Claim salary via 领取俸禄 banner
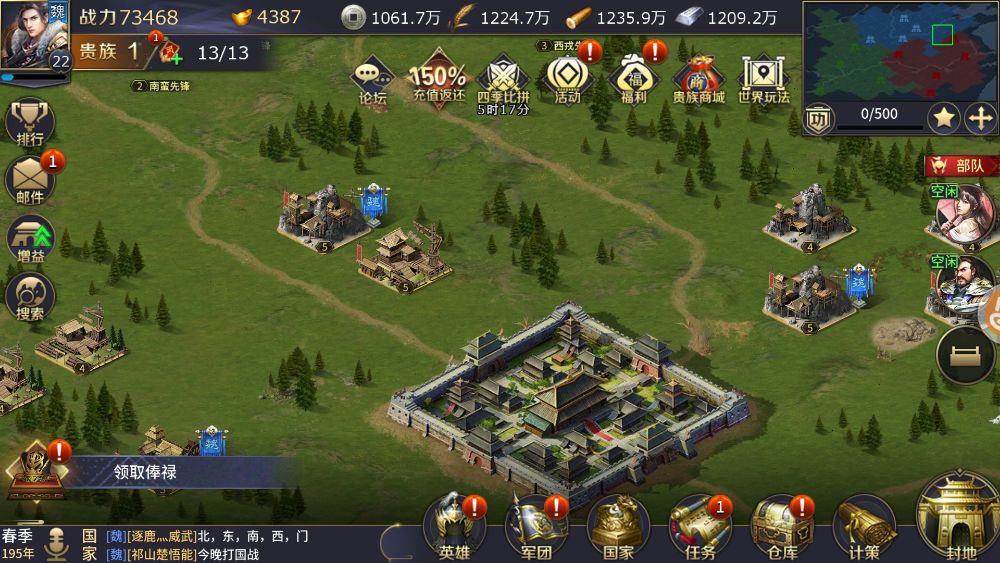The width and height of the screenshot is (1000, 563). [143, 473]
